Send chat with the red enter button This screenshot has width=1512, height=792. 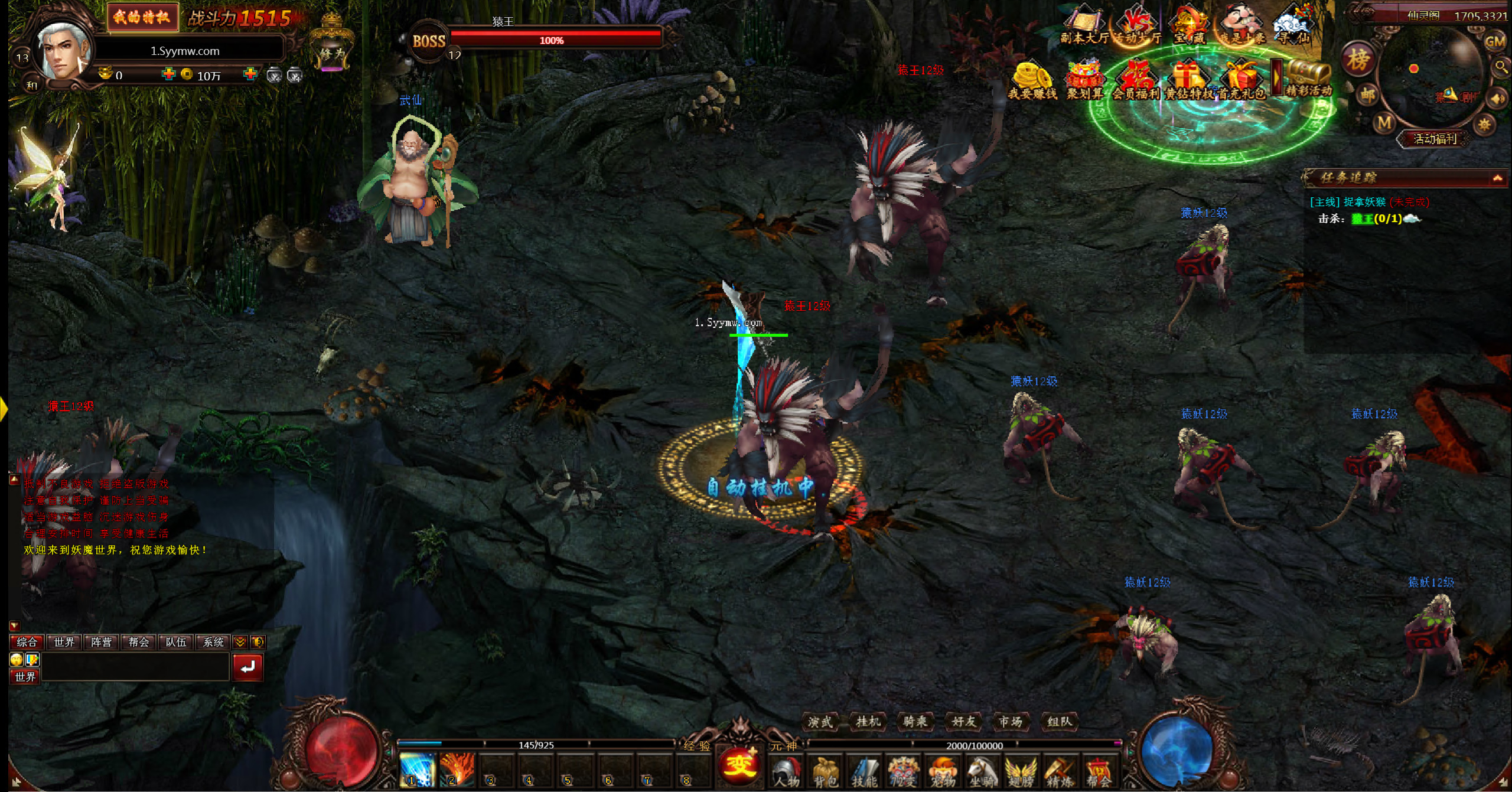[x=247, y=667]
